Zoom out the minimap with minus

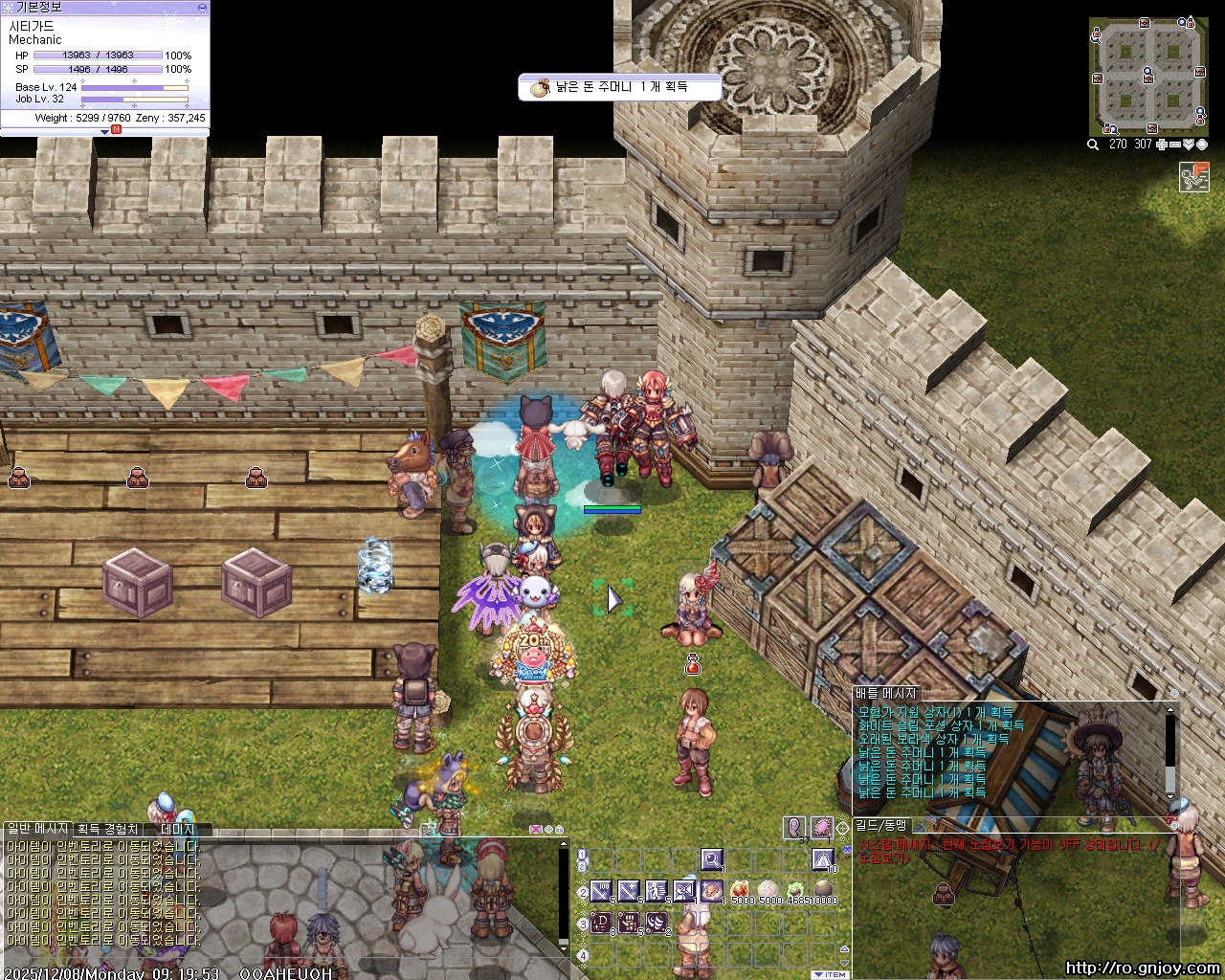(1175, 145)
